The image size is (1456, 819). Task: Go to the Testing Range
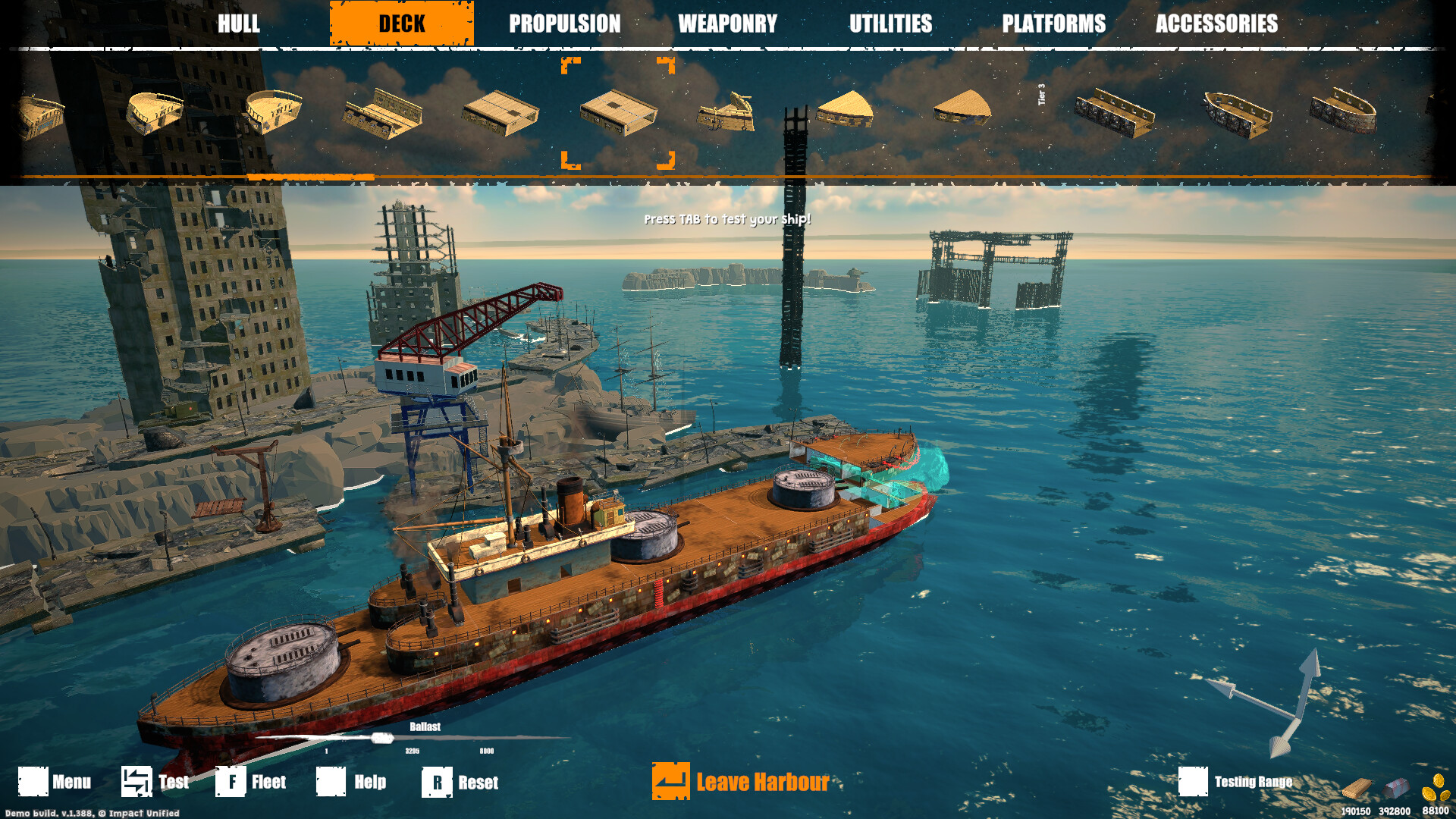coord(1236,782)
